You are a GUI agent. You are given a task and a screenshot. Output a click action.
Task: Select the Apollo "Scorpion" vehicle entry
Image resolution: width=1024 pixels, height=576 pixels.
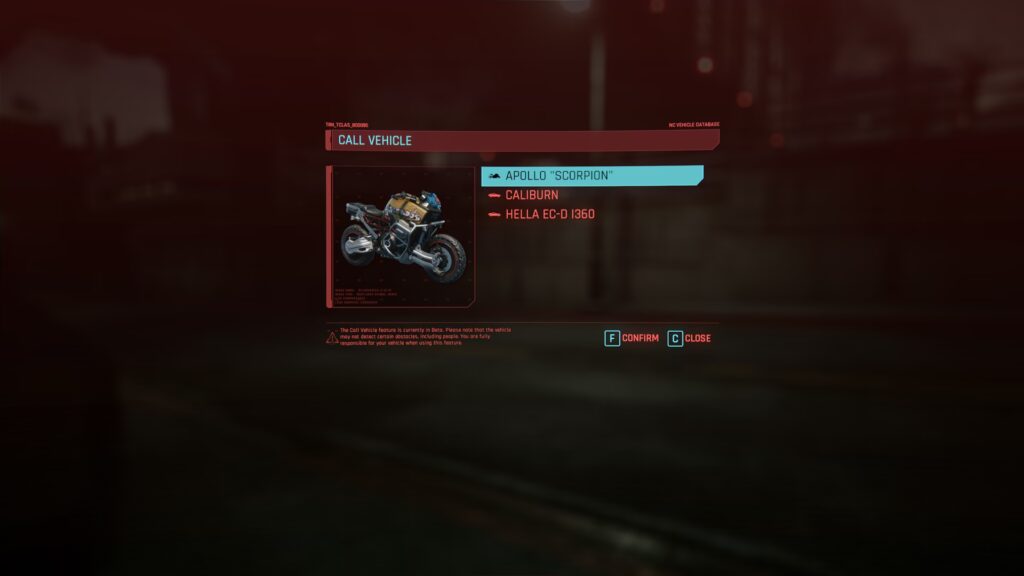click(x=590, y=176)
